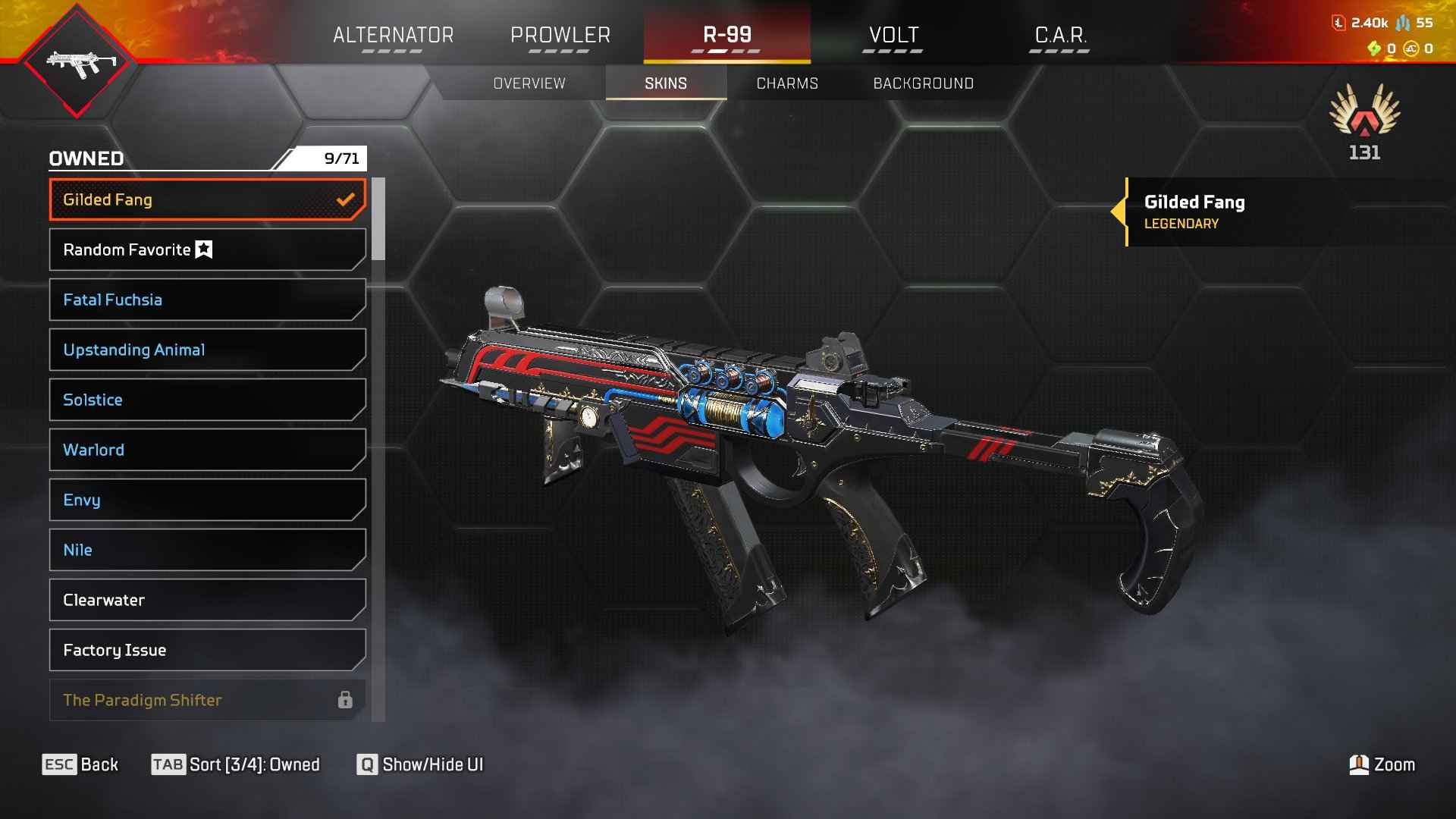Choose the Random Favorite skin option

(x=207, y=249)
